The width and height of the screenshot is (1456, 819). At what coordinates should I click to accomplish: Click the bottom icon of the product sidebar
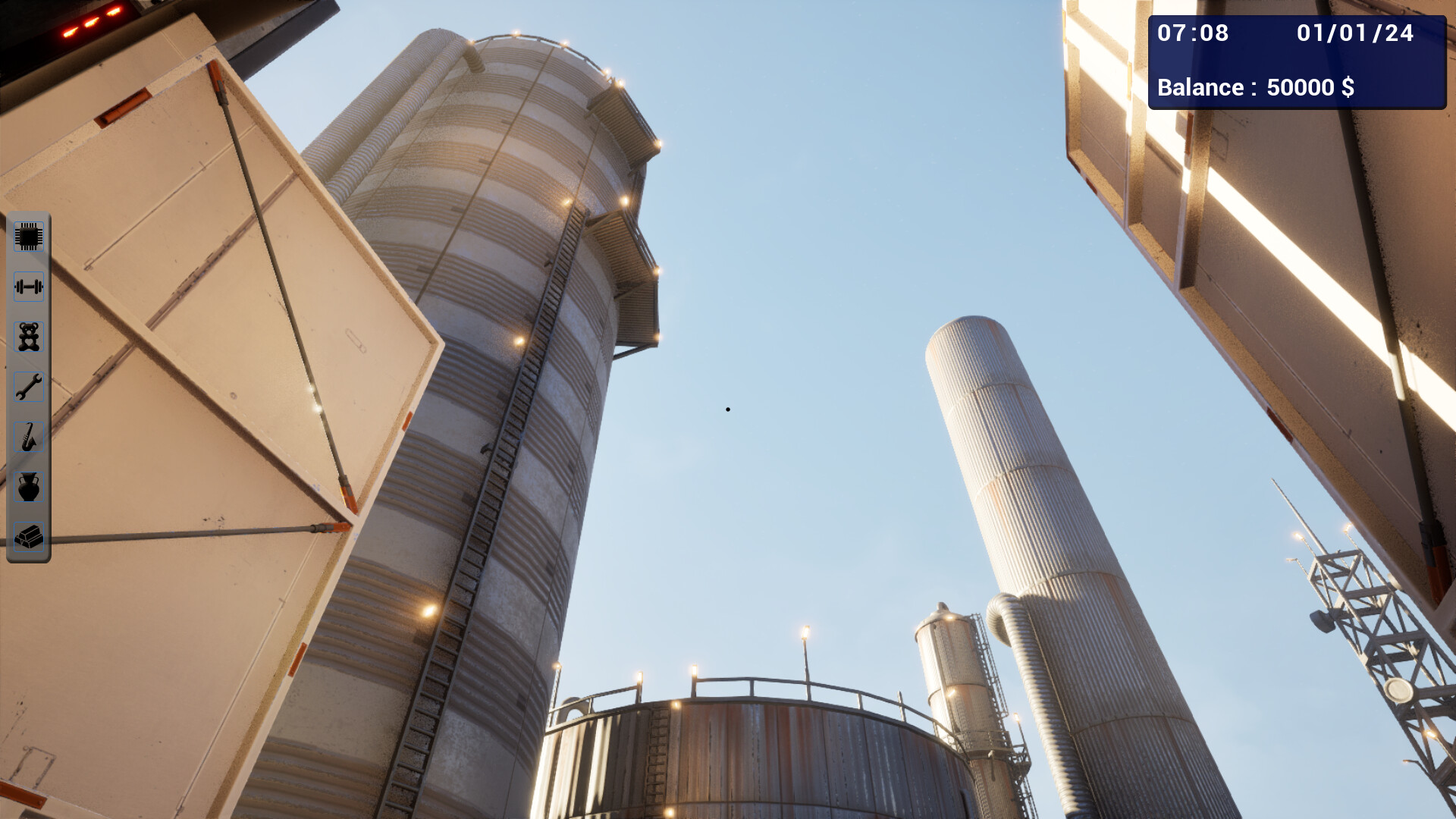tap(28, 538)
